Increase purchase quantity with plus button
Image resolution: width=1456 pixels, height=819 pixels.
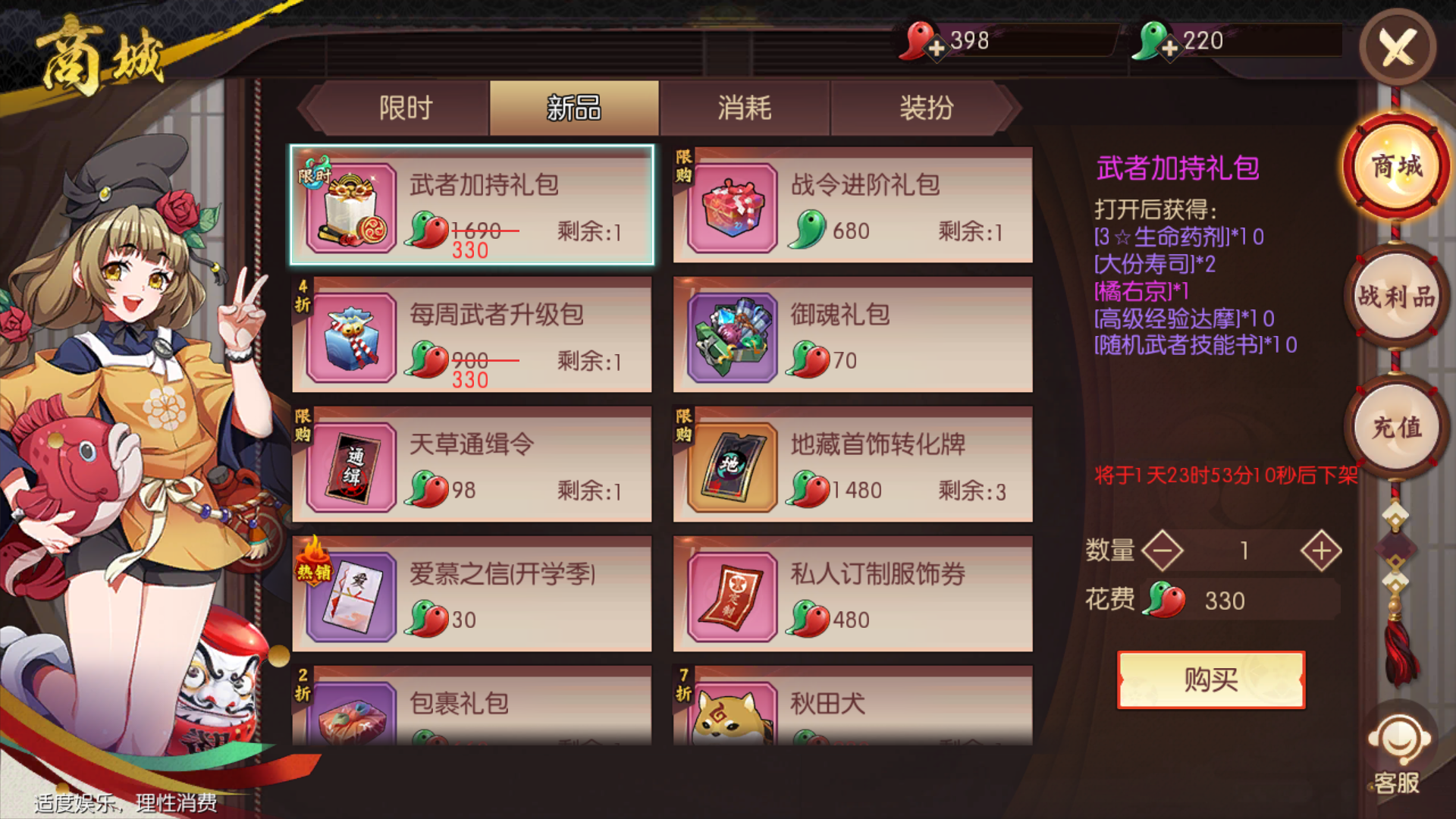point(1323,551)
